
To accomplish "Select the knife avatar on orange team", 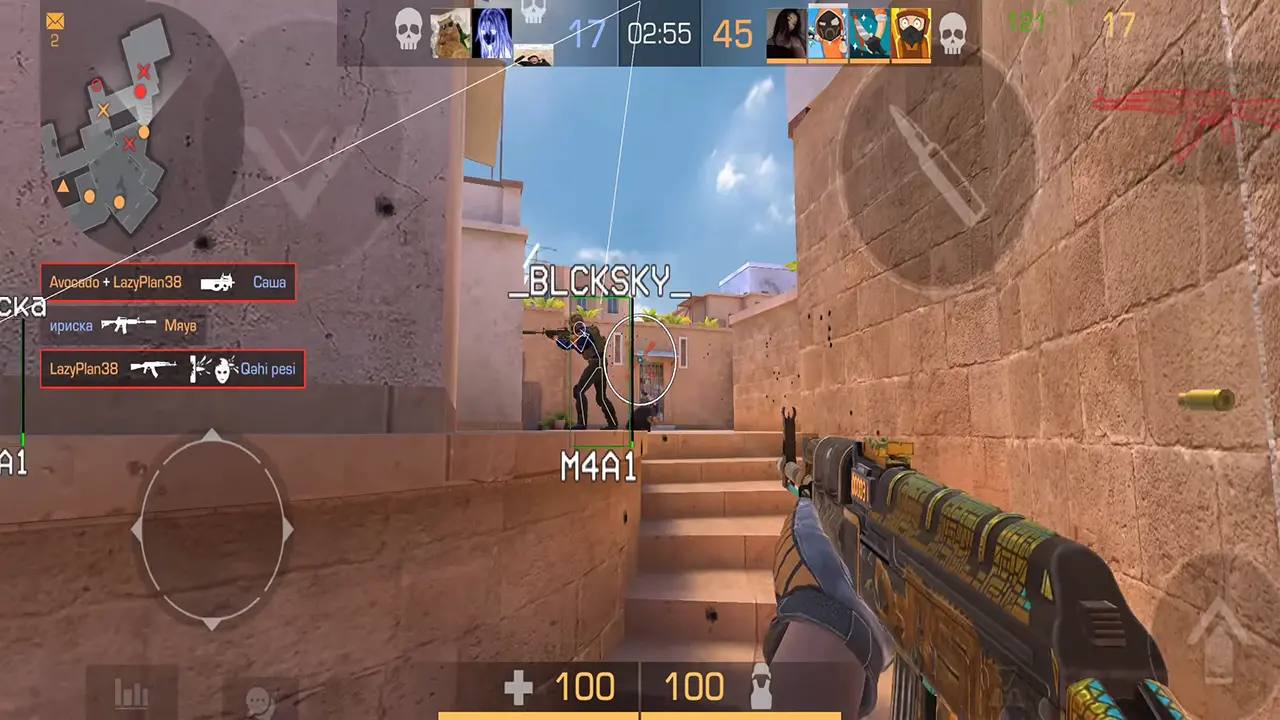I will [x=869, y=35].
